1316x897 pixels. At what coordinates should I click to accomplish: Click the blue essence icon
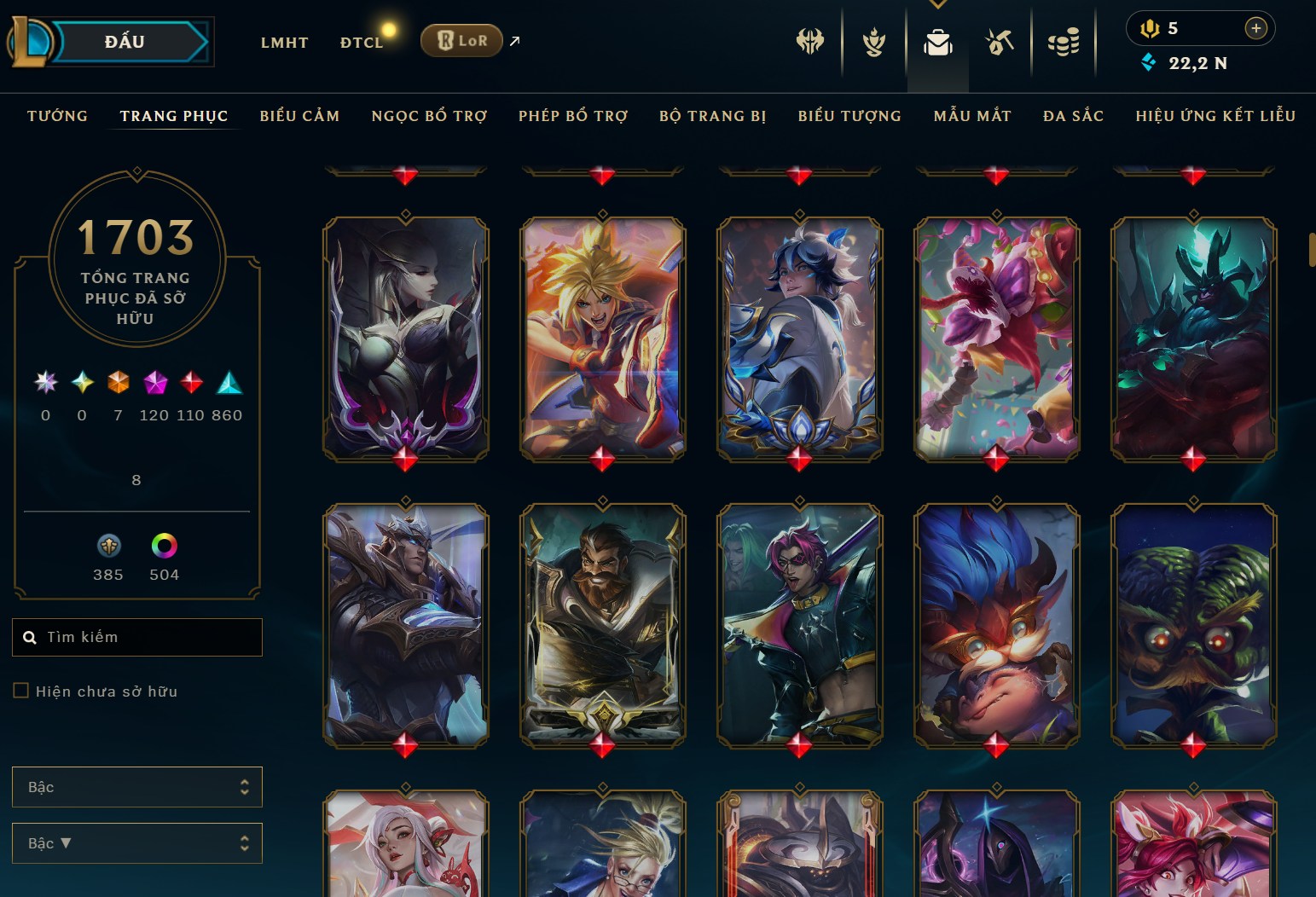click(x=1148, y=62)
